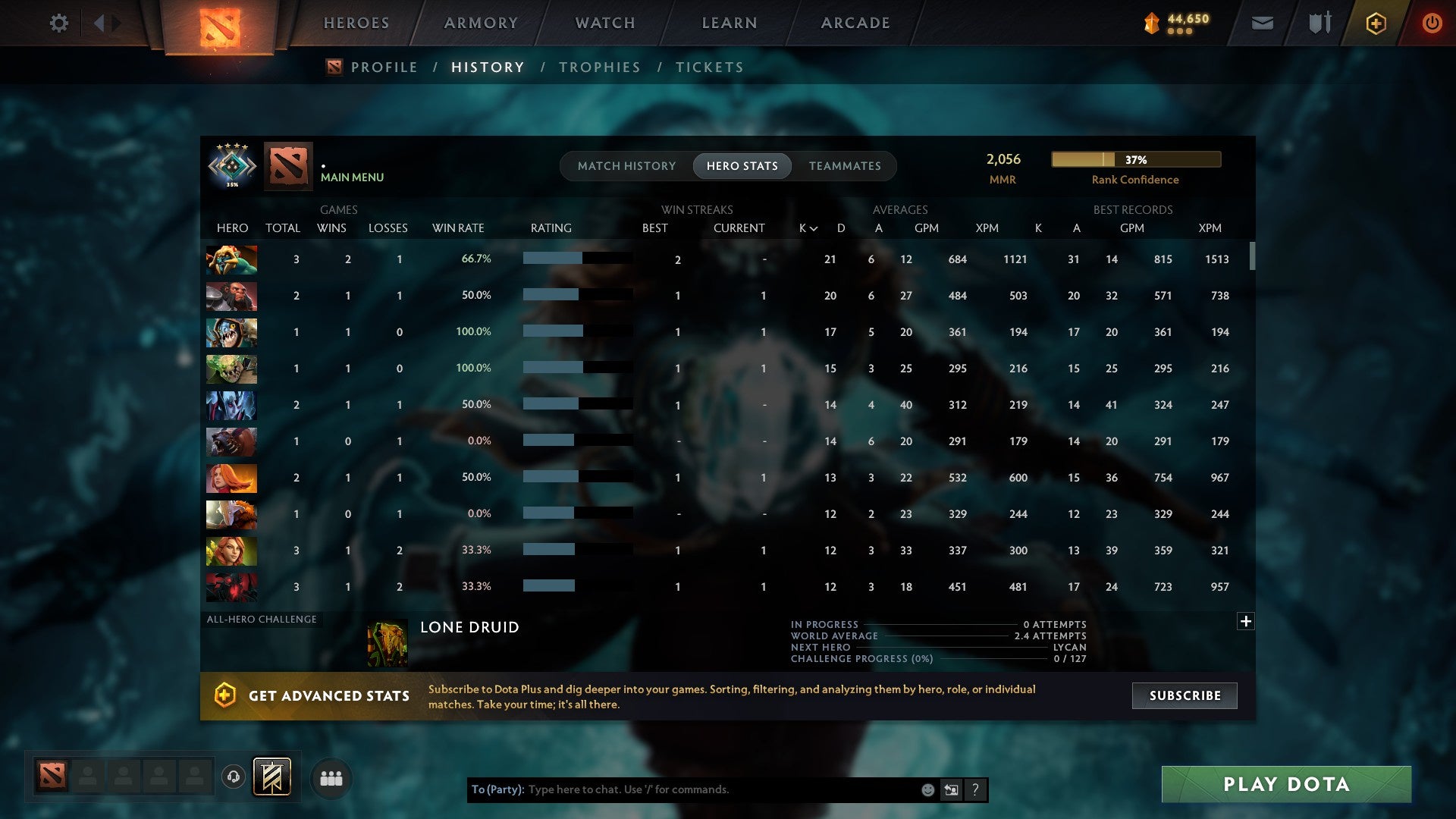Expand the All-Hero Challenge panel
Screen dimensions: 1456x819
(x=1246, y=620)
